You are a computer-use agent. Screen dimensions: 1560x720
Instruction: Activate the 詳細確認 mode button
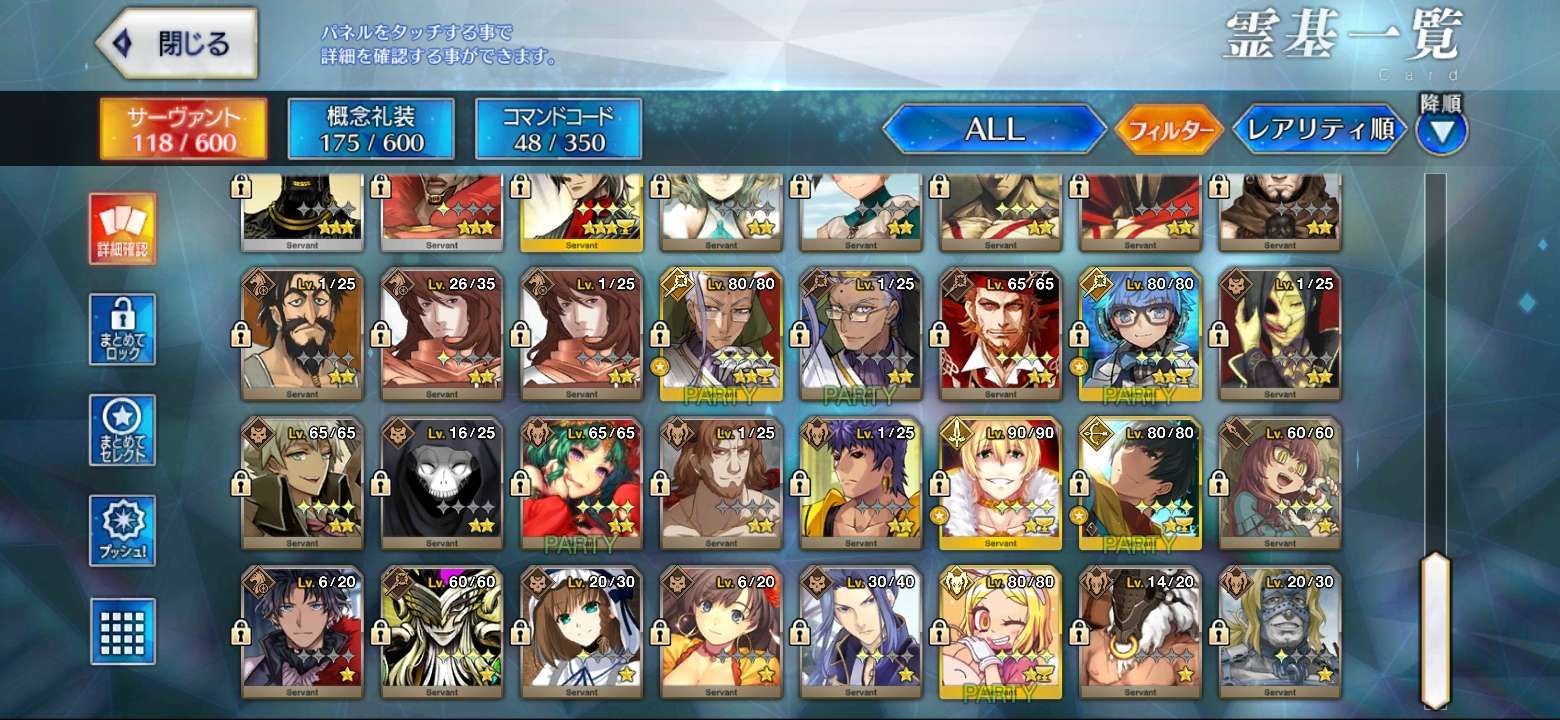122,228
